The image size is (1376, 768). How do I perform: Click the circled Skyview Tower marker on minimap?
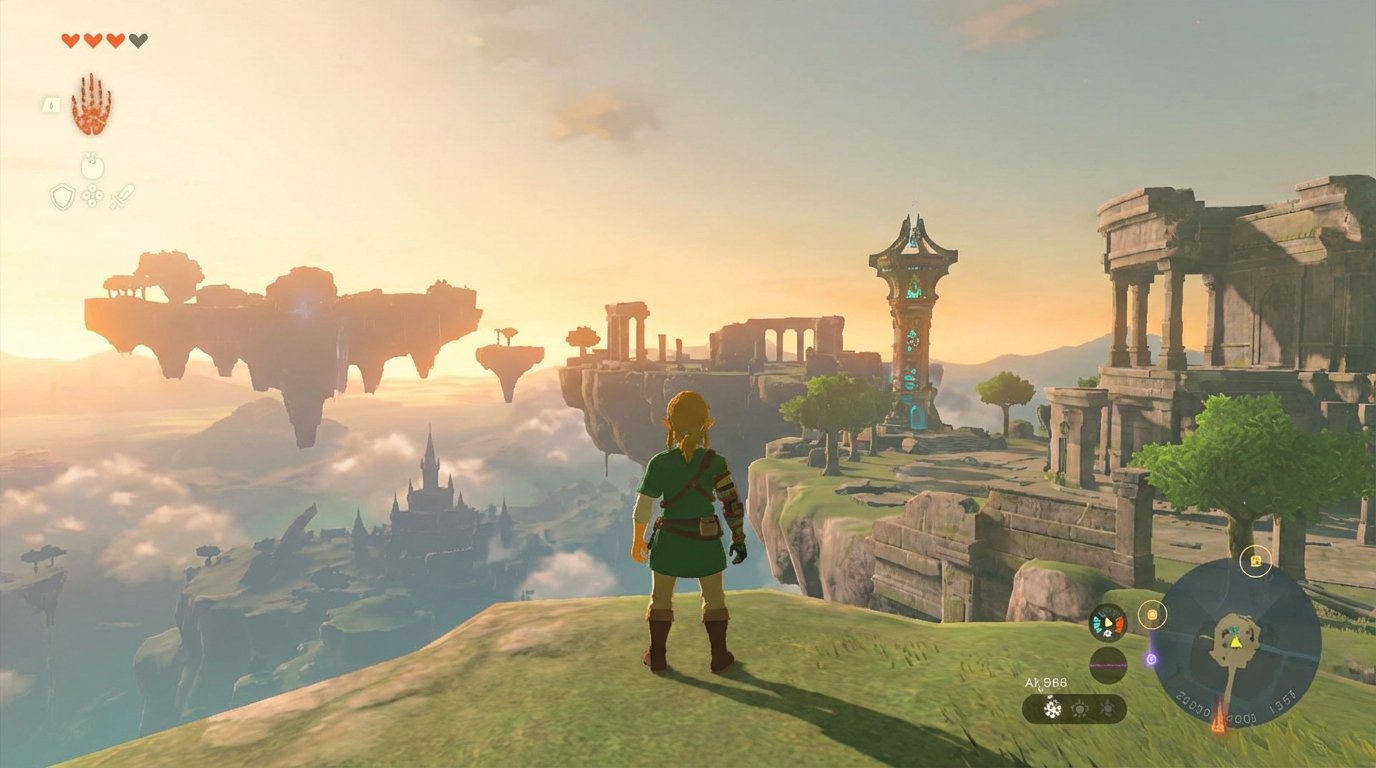coord(1152,614)
